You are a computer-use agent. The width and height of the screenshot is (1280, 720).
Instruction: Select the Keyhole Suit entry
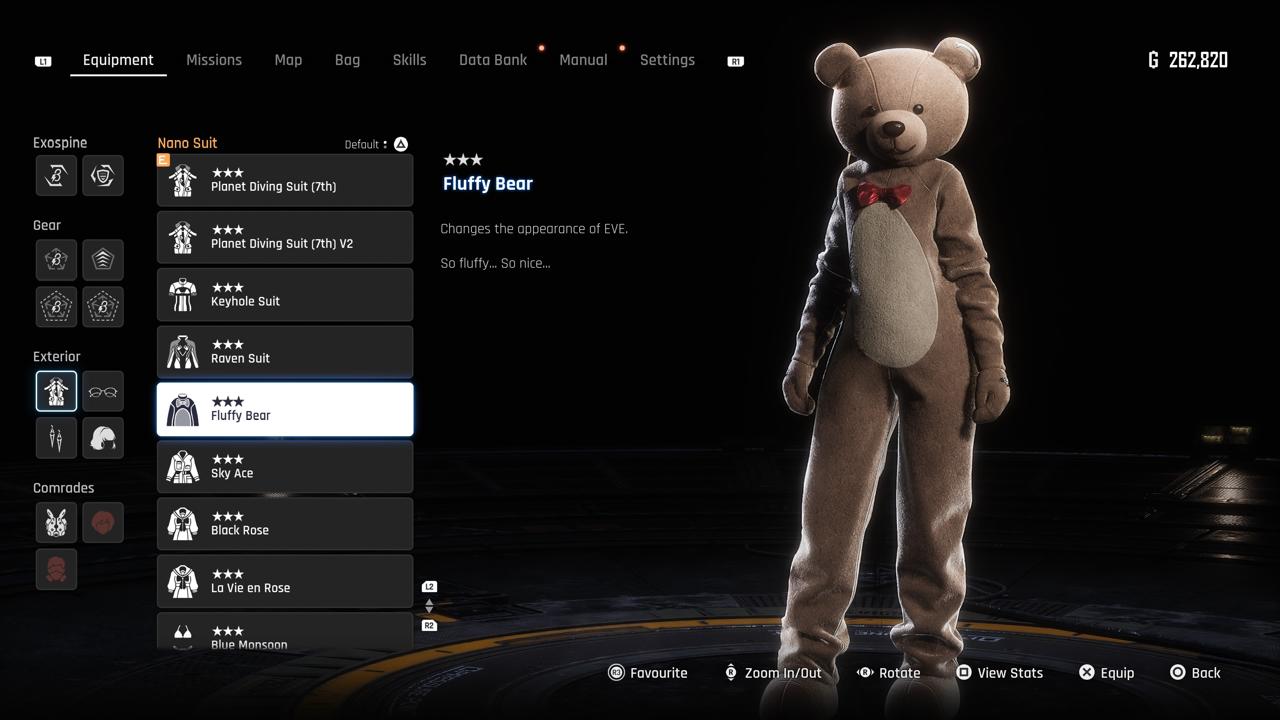click(x=285, y=295)
